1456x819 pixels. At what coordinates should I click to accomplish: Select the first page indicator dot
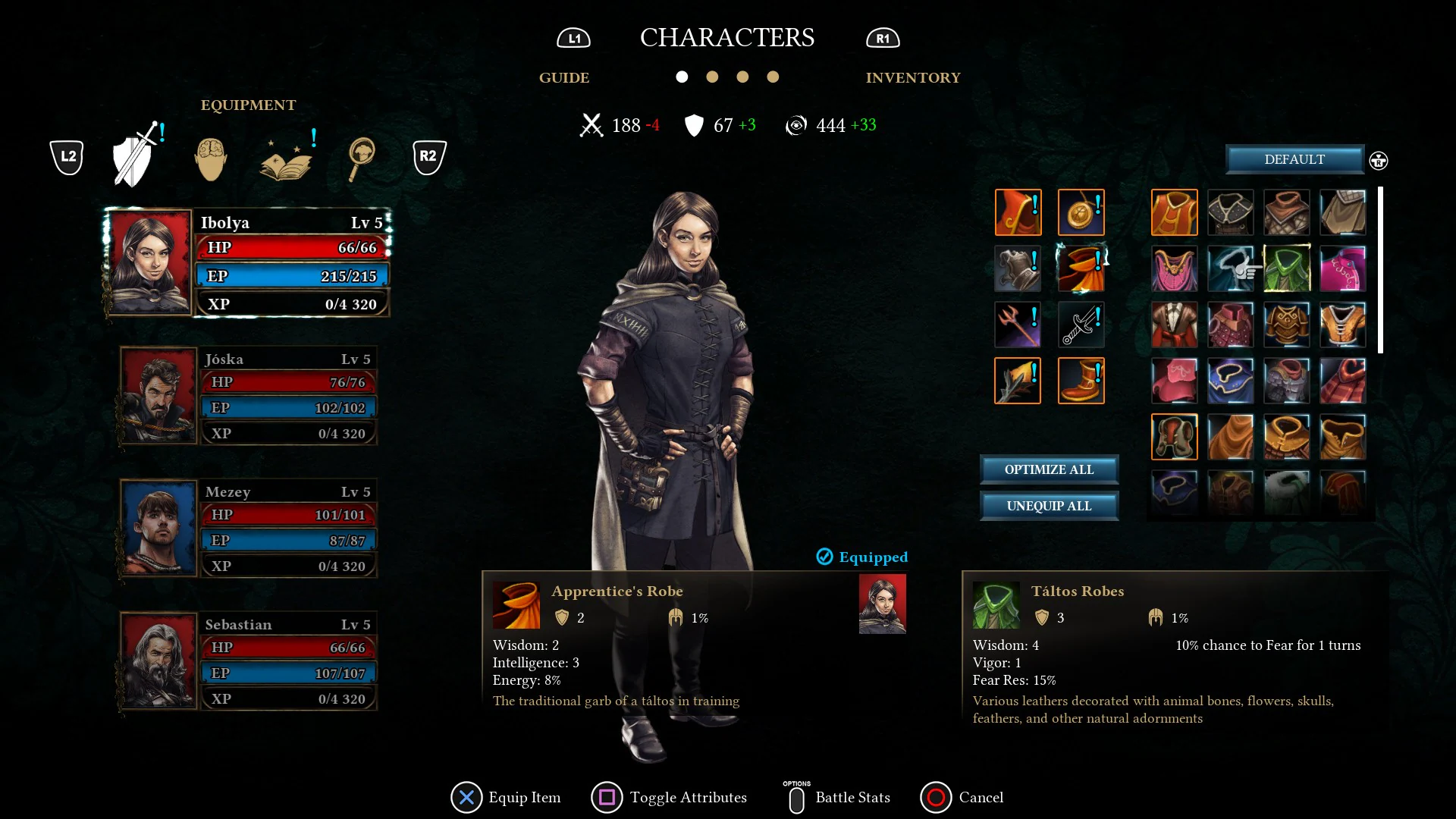point(682,77)
